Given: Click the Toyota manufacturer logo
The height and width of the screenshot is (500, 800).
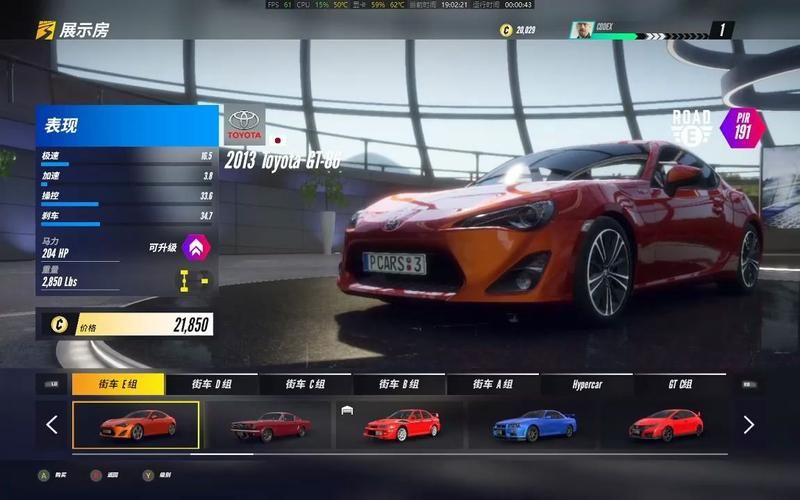Looking at the screenshot, I should [245, 126].
